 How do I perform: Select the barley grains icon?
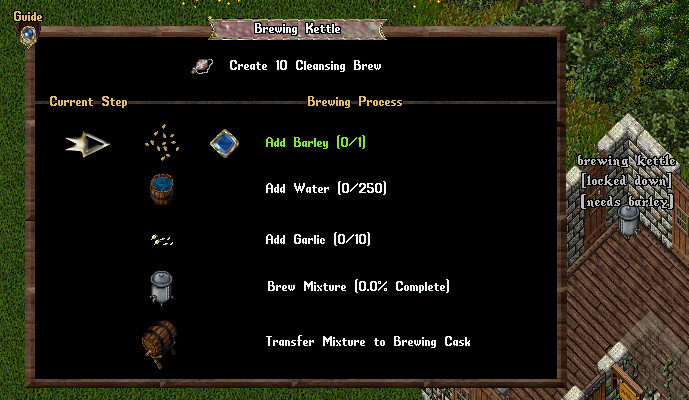click(x=160, y=142)
